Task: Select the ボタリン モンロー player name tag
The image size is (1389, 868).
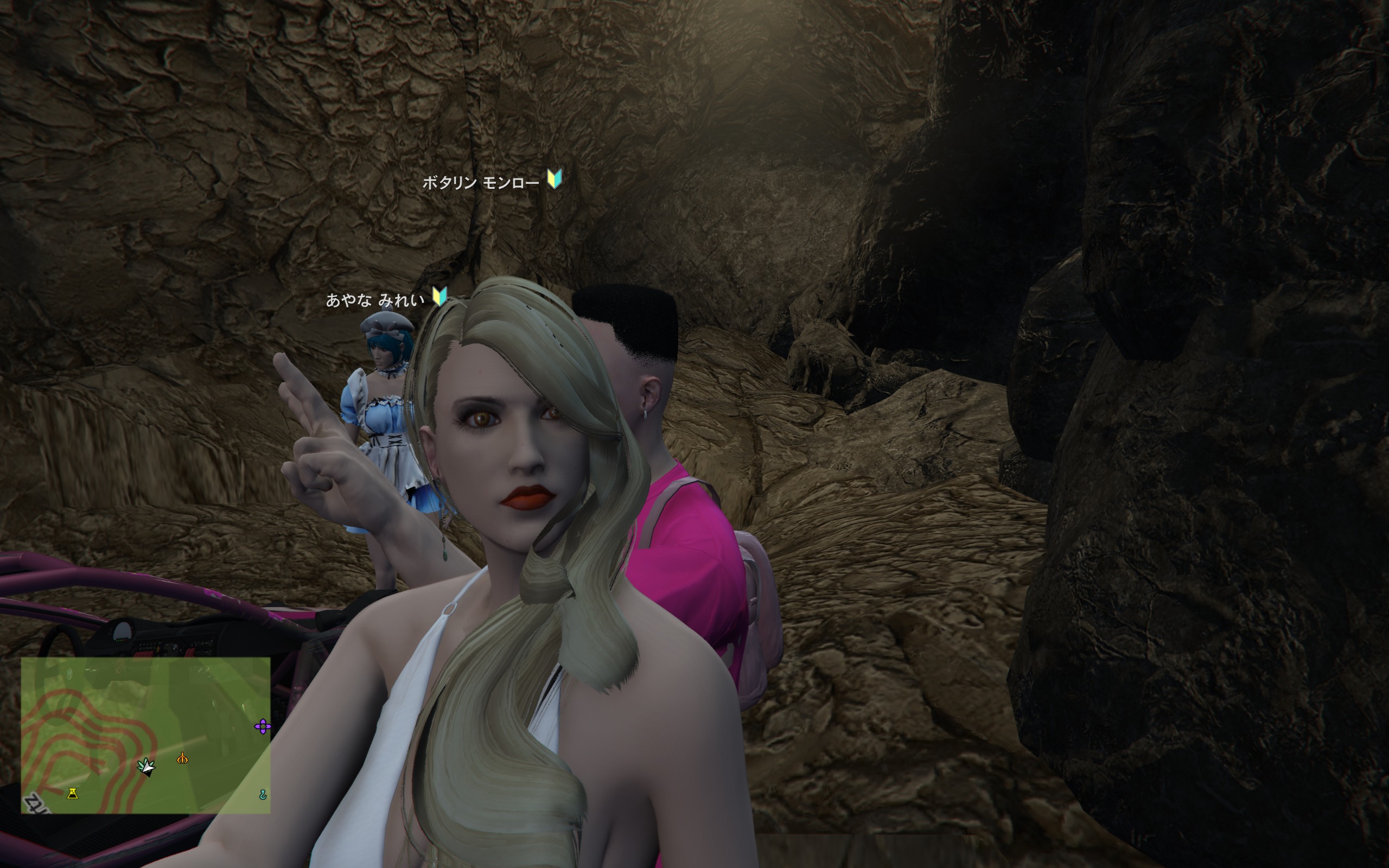Action: (x=480, y=183)
